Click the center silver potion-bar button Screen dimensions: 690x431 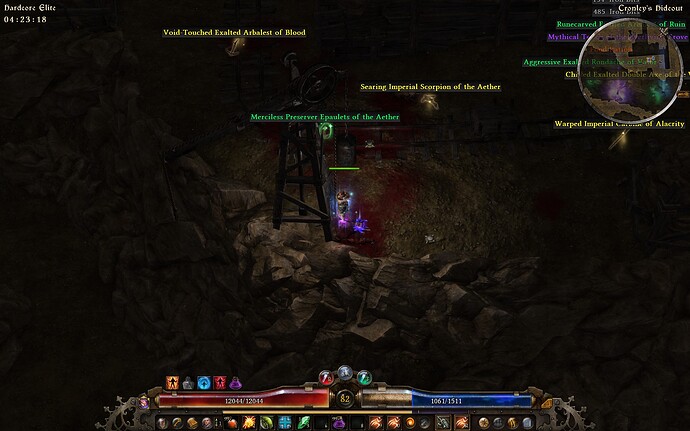[345, 372]
